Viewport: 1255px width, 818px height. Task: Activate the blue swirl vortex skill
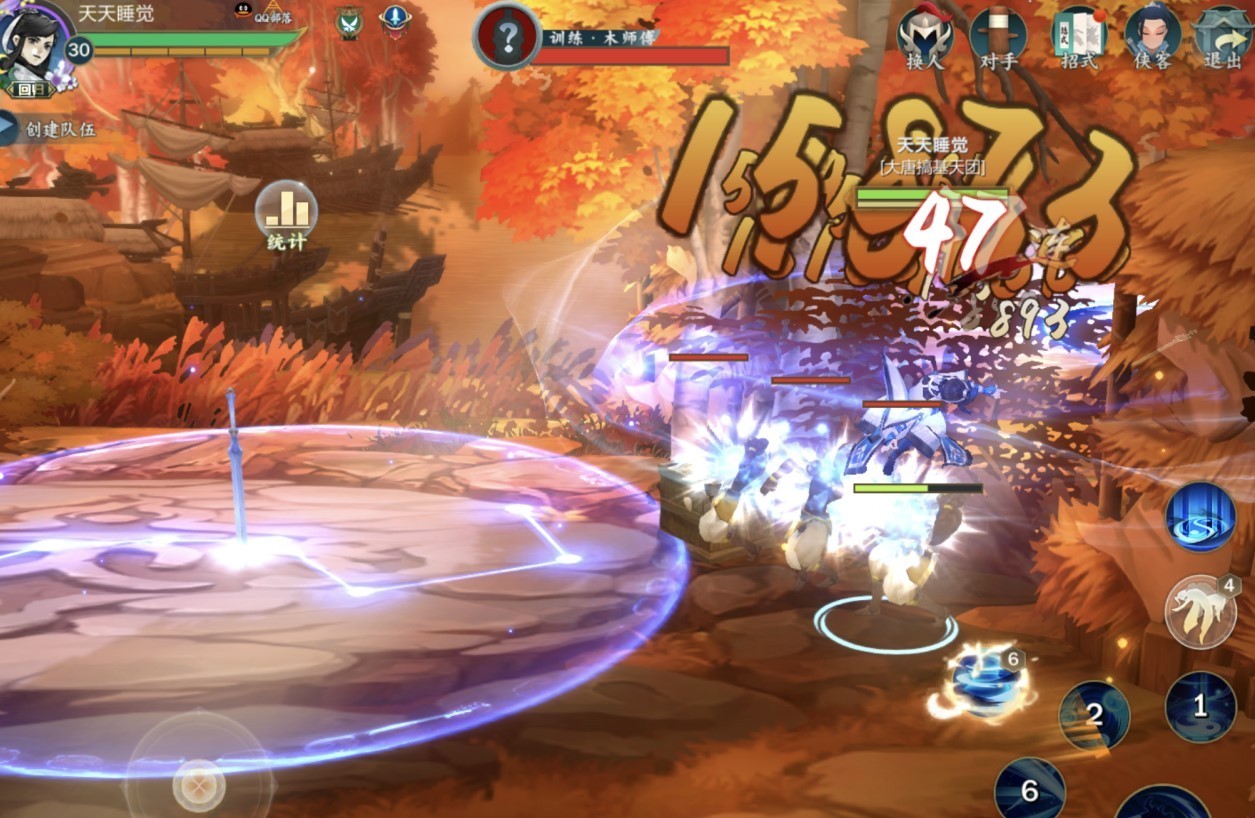click(1200, 517)
